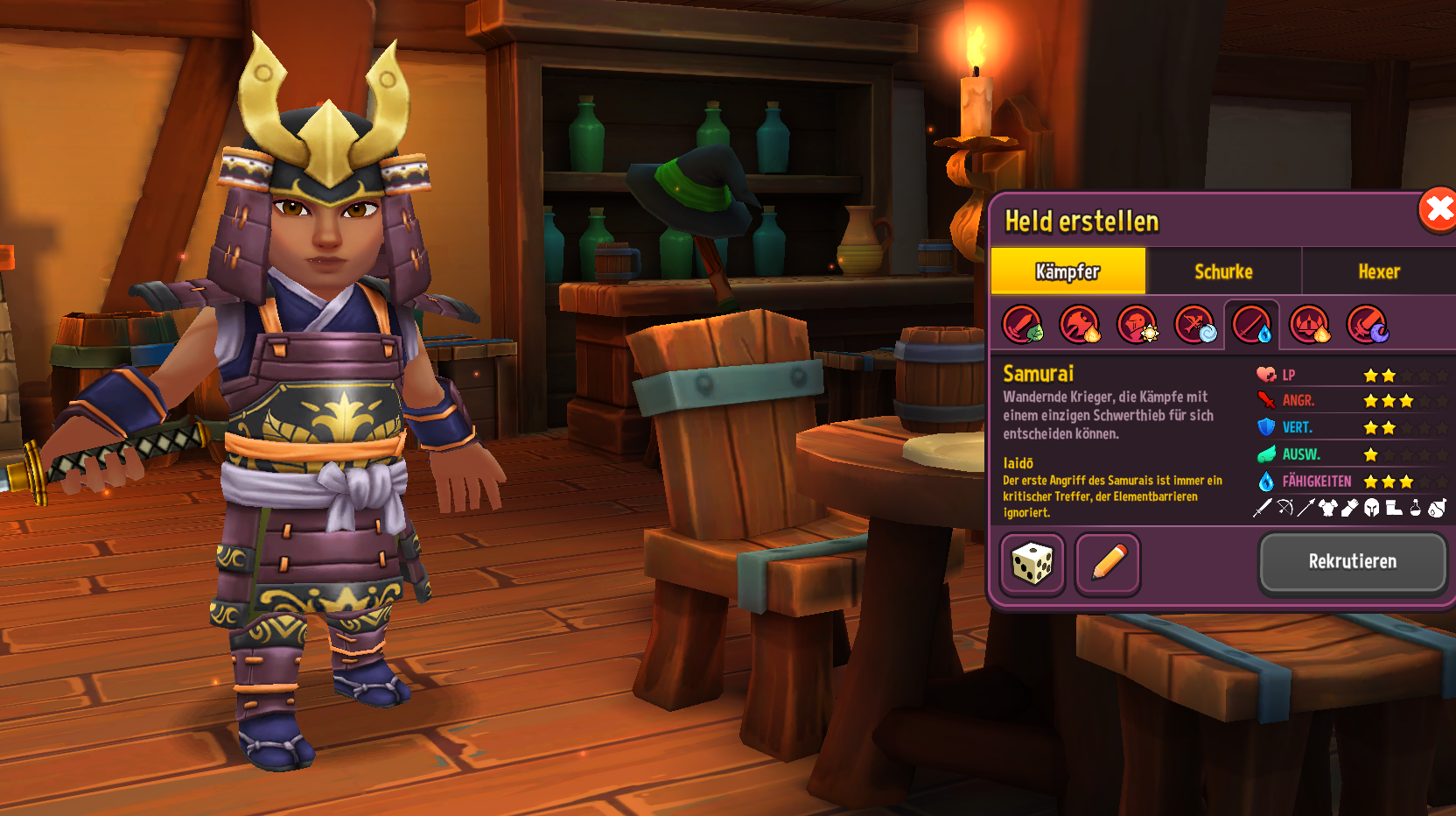Choose the axe with flame class icon
1456x816 pixels.
click(x=1080, y=325)
